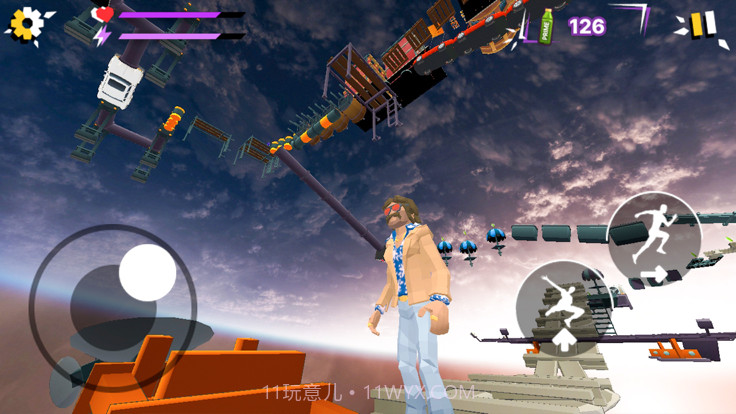Tap the jump action button
This screenshot has height=414, width=736.
tap(564, 309)
